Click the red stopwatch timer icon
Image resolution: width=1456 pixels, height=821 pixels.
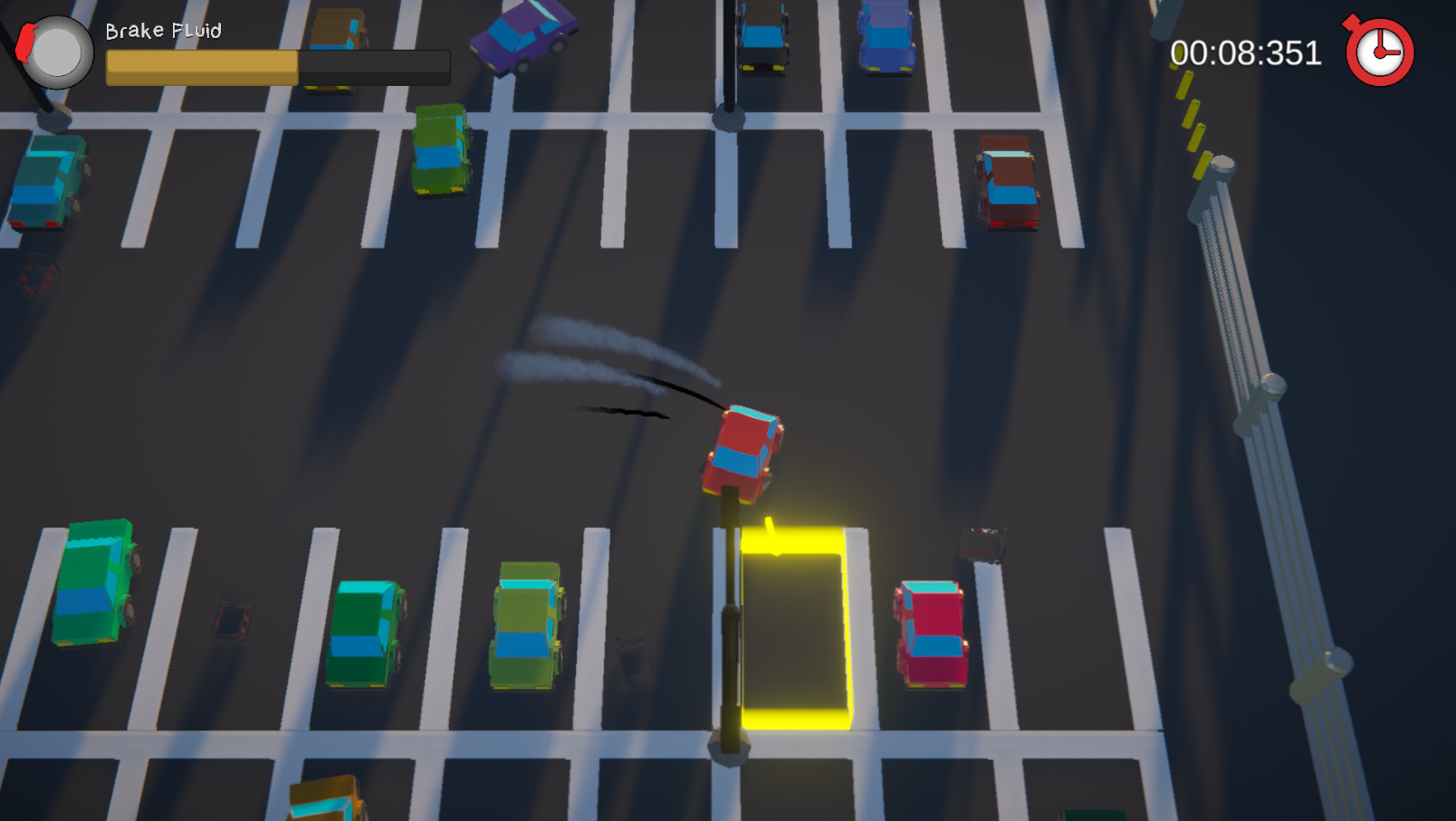pos(1381,52)
